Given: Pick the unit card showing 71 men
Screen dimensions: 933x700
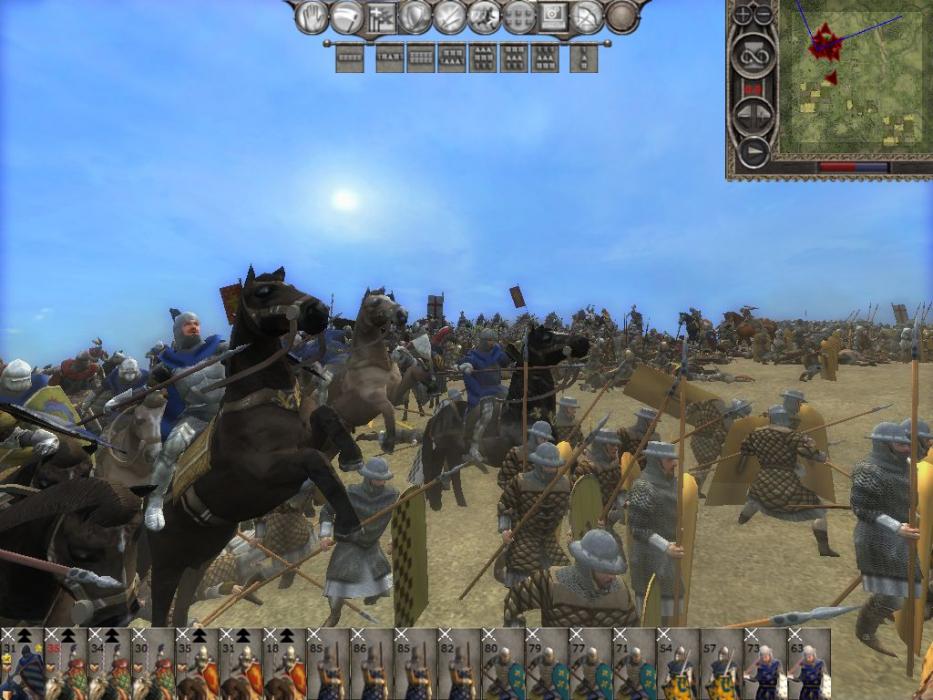Looking at the screenshot, I should point(634,664).
